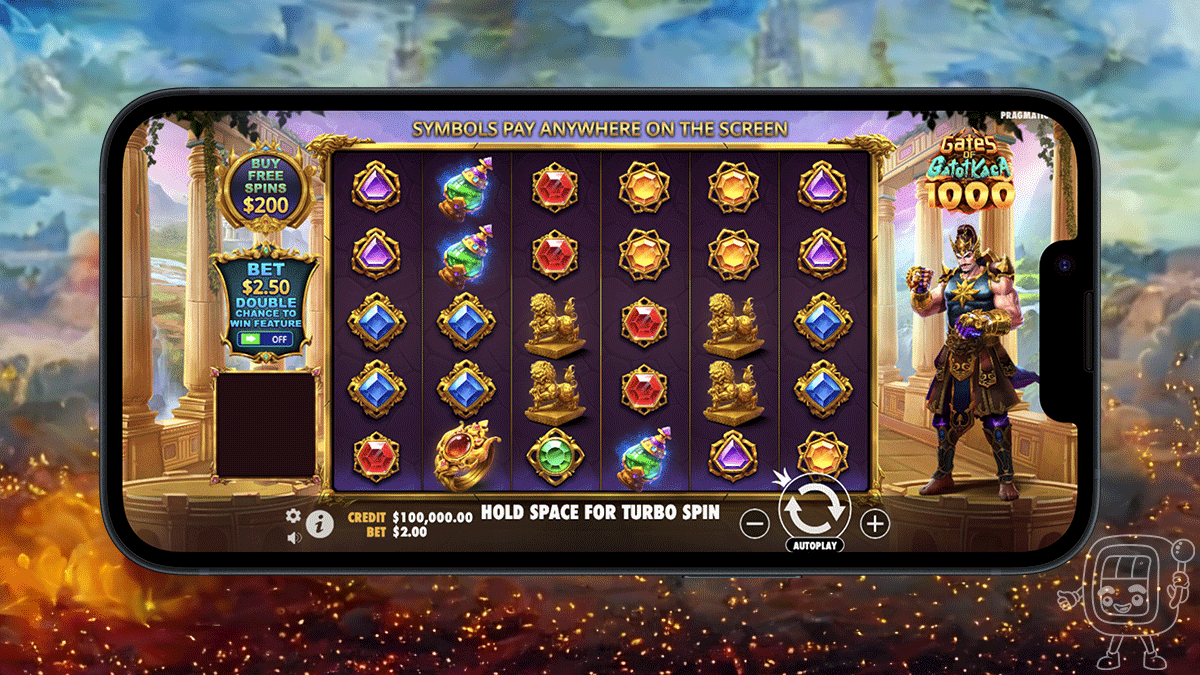Image resolution: width=1200 pixels, height=675 pixels.
Task: Decrease the bet with the minus button
Action: pos(757,522)
